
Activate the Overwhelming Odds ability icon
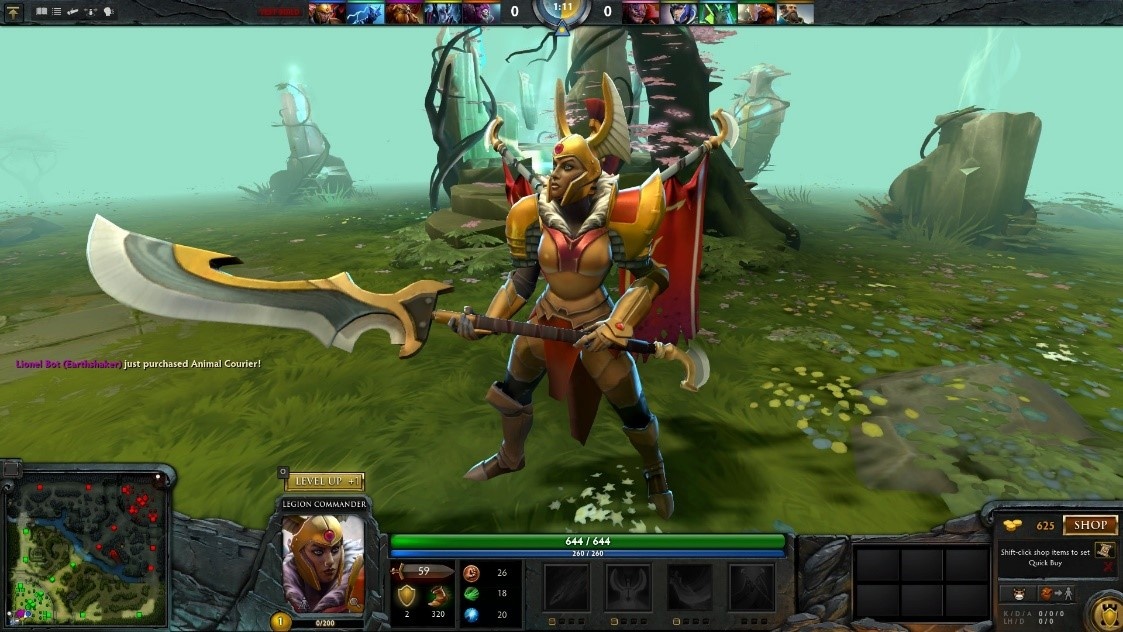pyautogui.click(x=566, y=587)
